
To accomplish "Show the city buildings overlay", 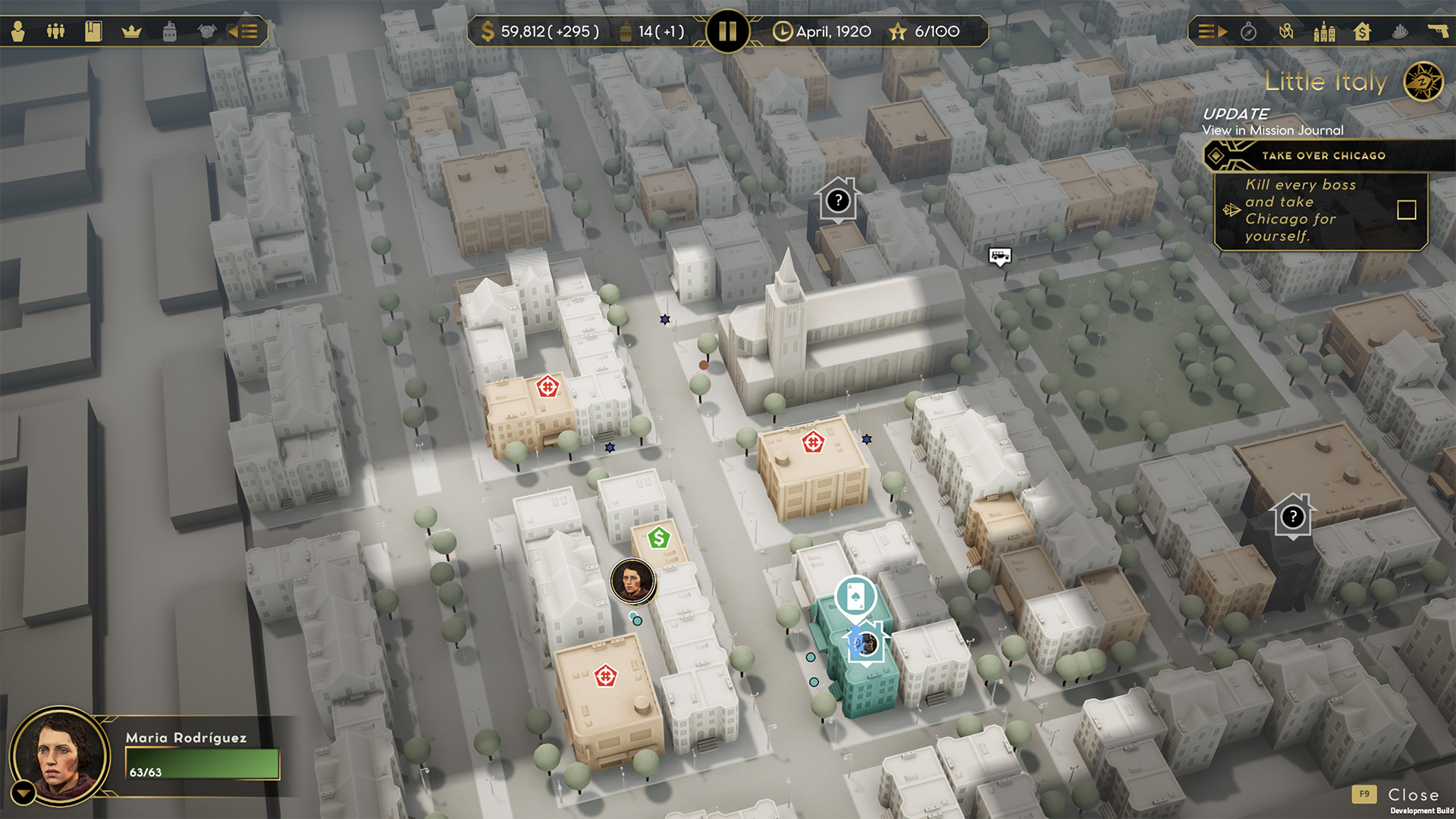I will point(1324,31).
